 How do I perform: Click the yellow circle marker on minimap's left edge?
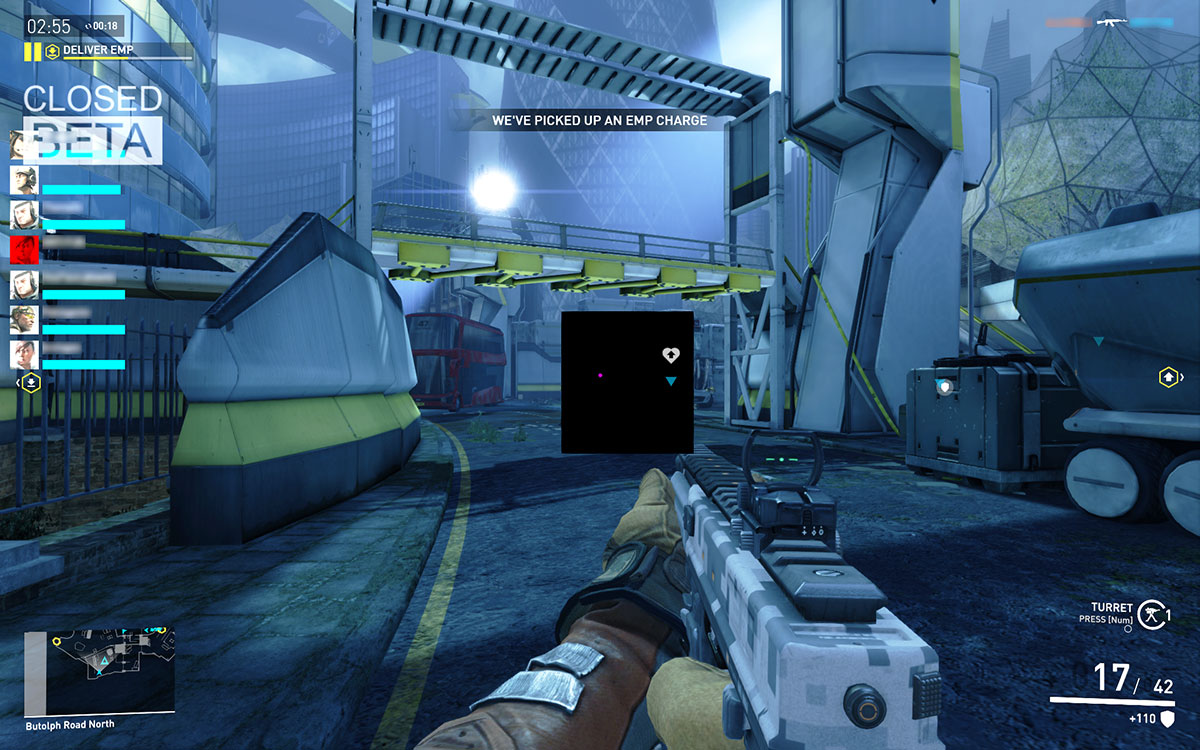(57, 641)
